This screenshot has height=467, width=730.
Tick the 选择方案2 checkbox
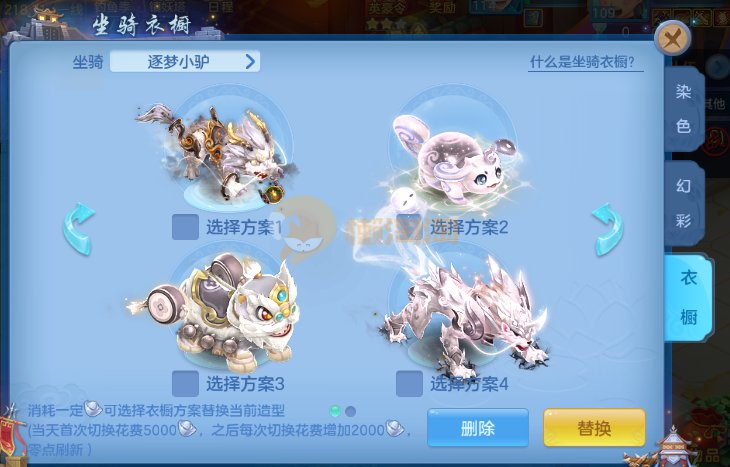409,227
